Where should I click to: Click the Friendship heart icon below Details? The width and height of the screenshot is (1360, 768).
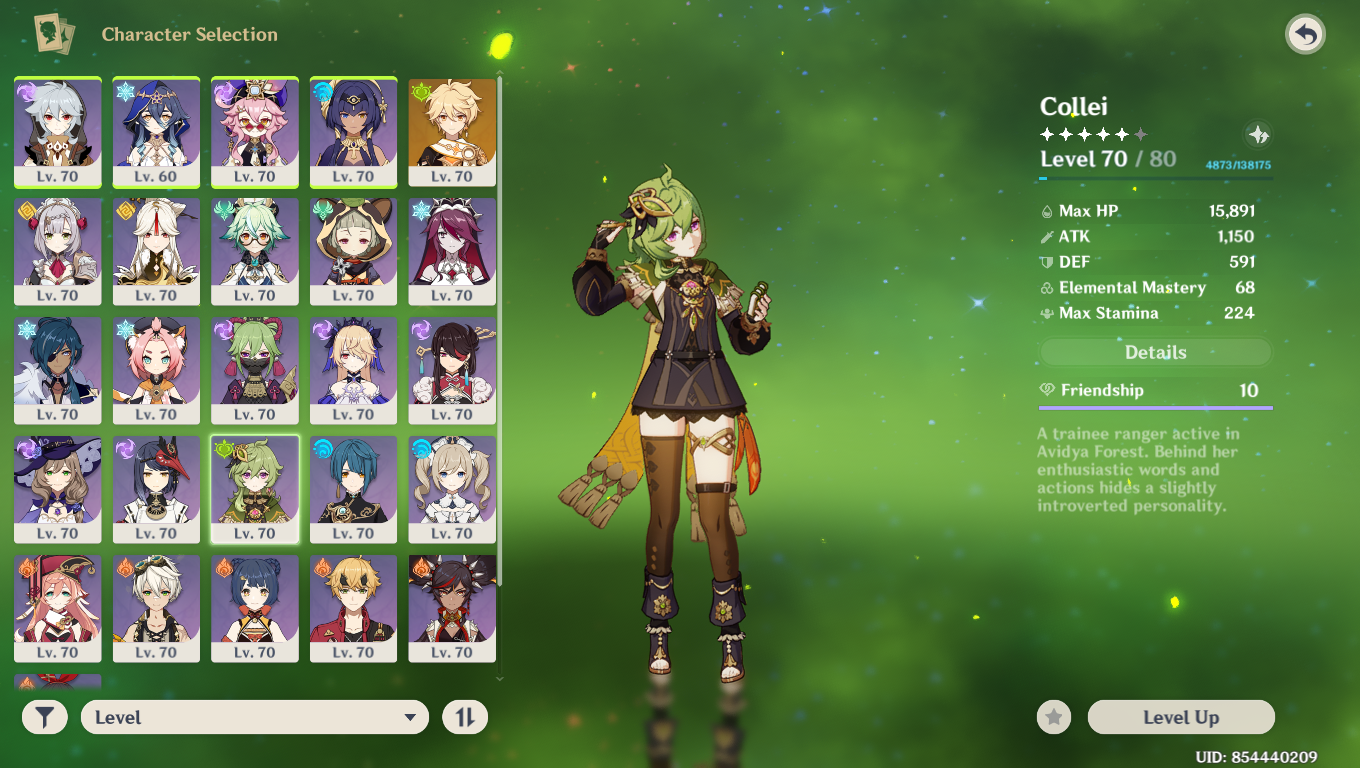click(1047, 390)
